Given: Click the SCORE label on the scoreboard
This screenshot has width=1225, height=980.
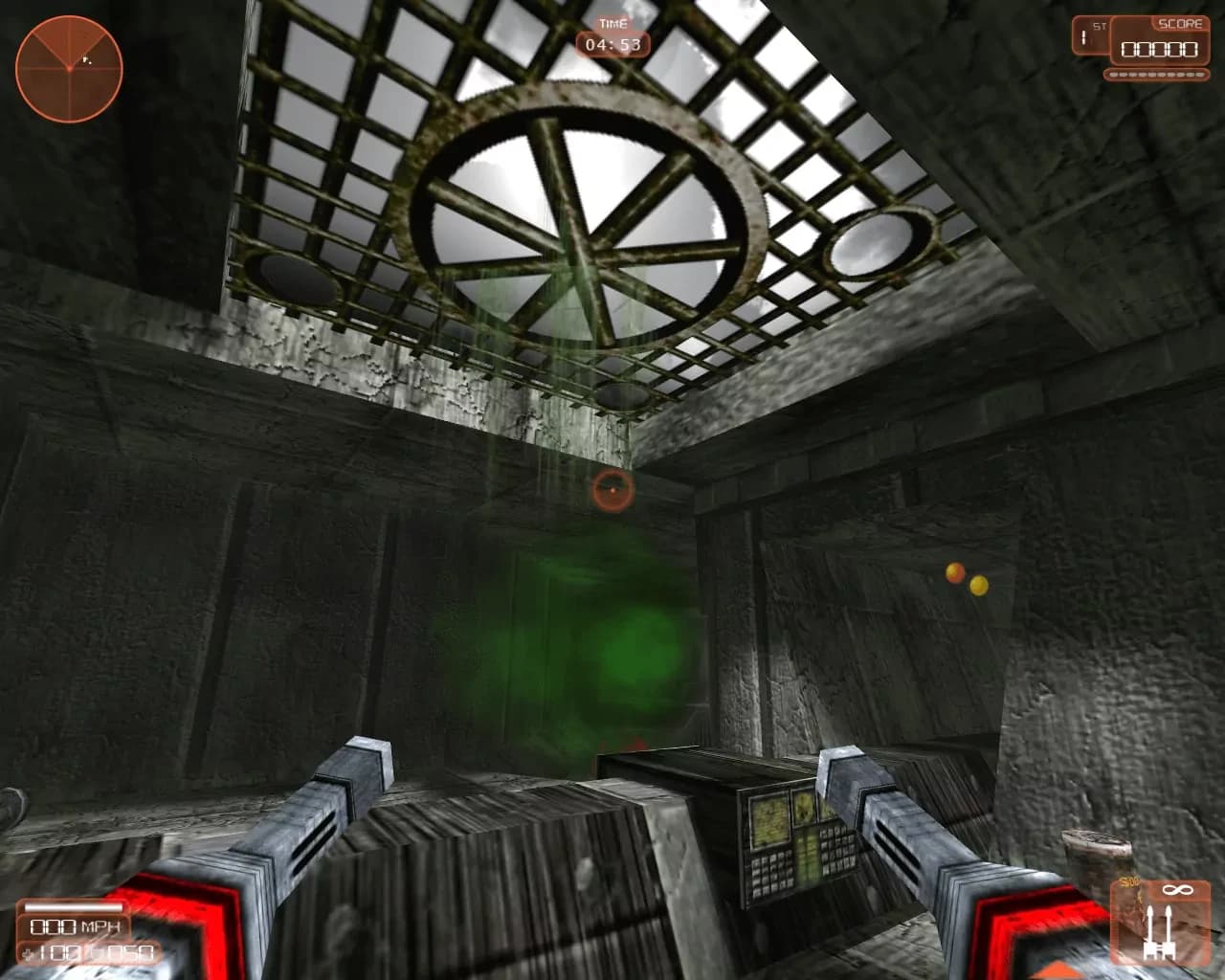Looking at the screenshot, I should 1179,23.
